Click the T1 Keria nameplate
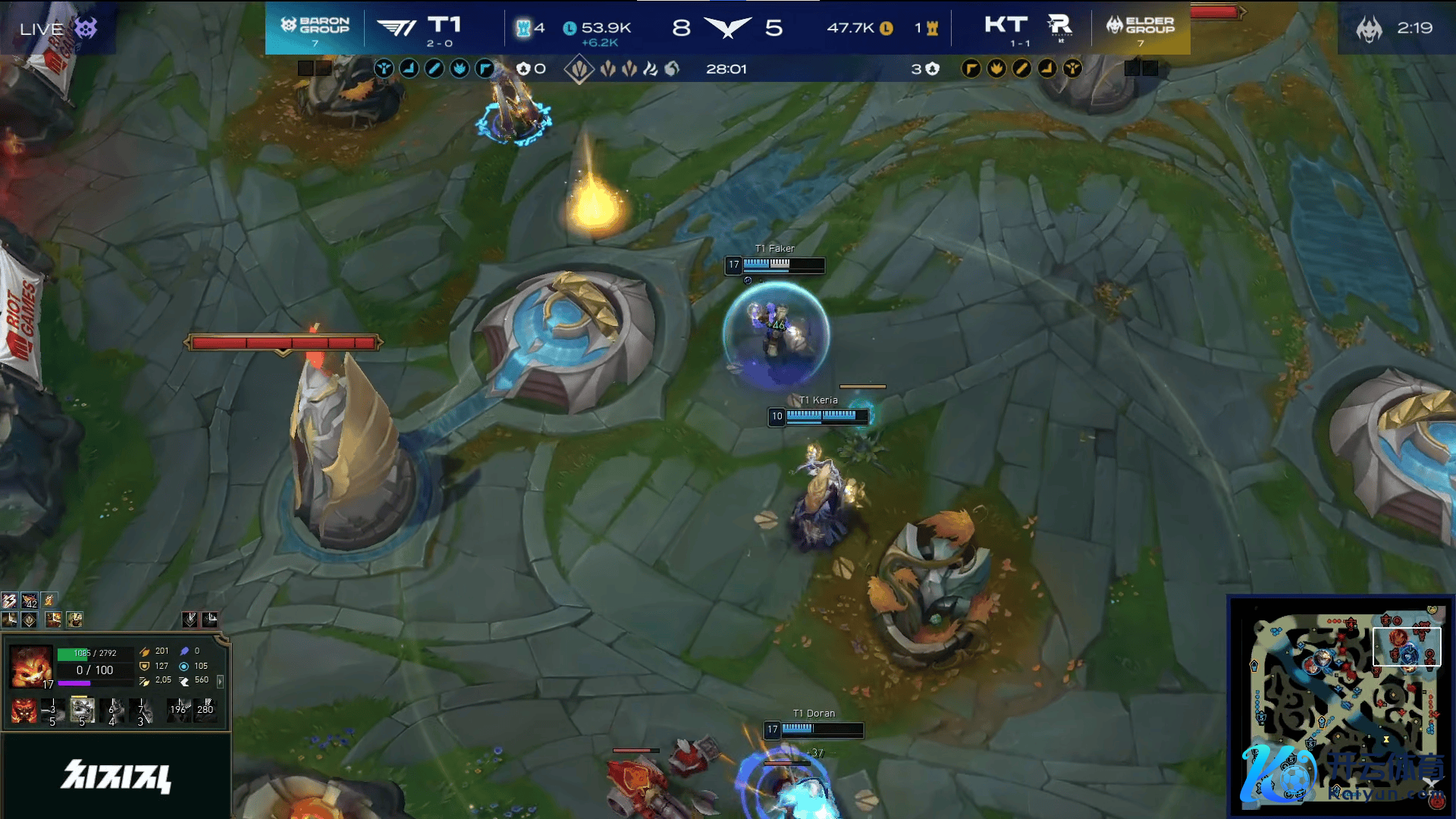The image size is (1456, 819). [x=819, y=400]
